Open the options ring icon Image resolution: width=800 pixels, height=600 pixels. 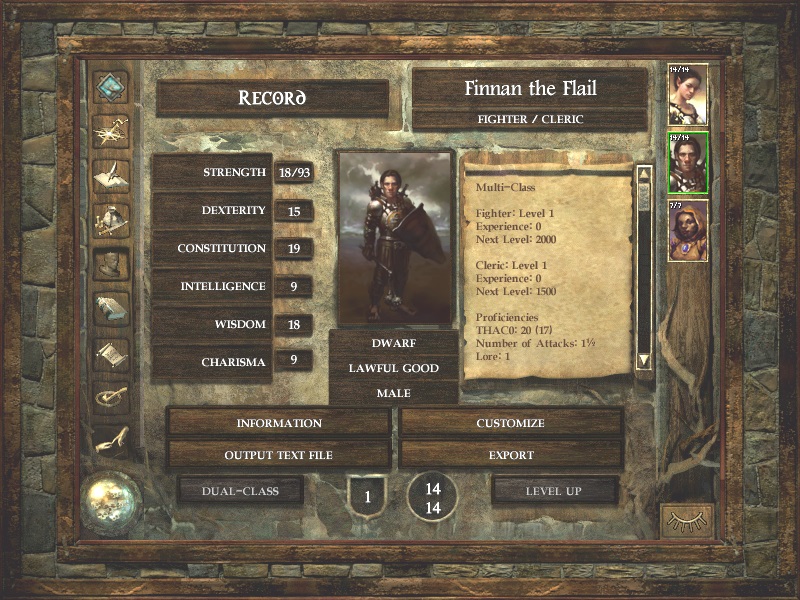click(x=111, y=395)
